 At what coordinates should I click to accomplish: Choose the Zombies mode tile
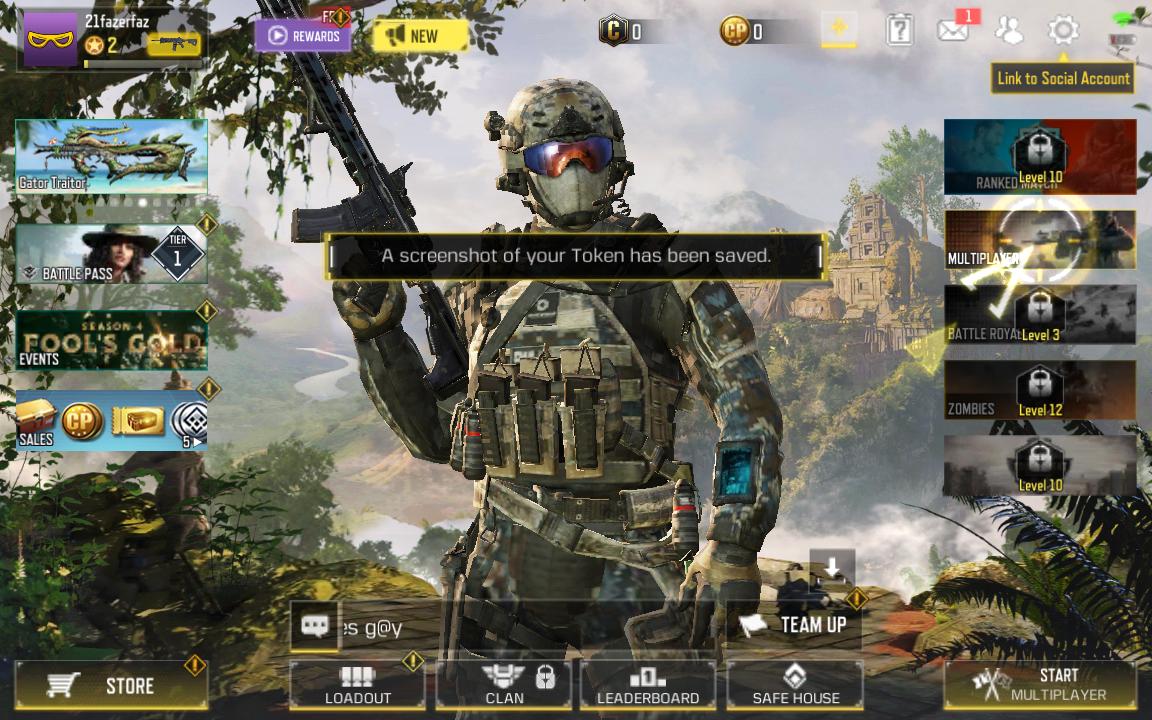(1040, 390)
